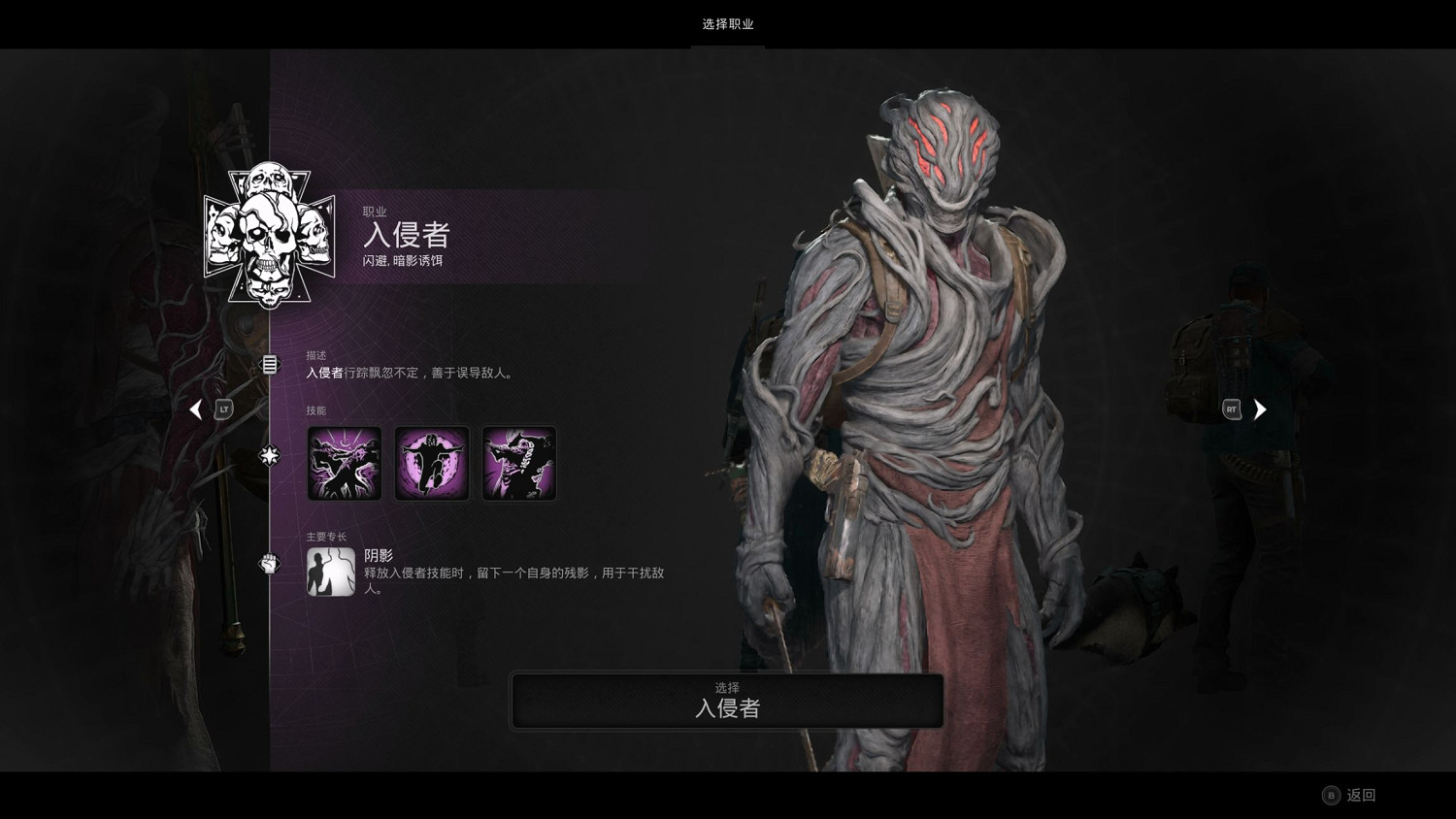This screenshot has height=819, width=1456.
Task: Select the 选择职业 header tab
Action: point(728,24)
